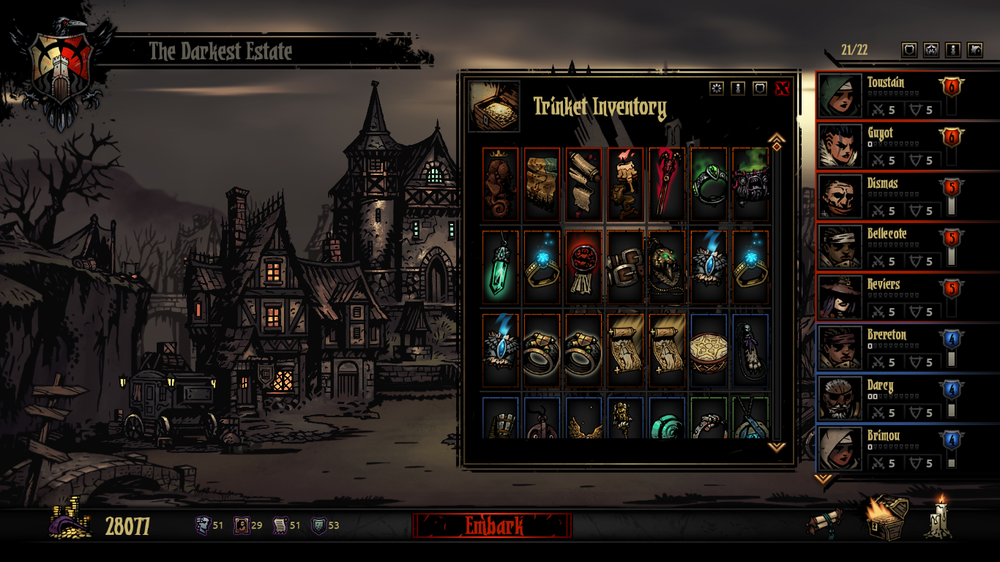Select the red dagger trinket
1000x562 pixels.
coord(666,183)
